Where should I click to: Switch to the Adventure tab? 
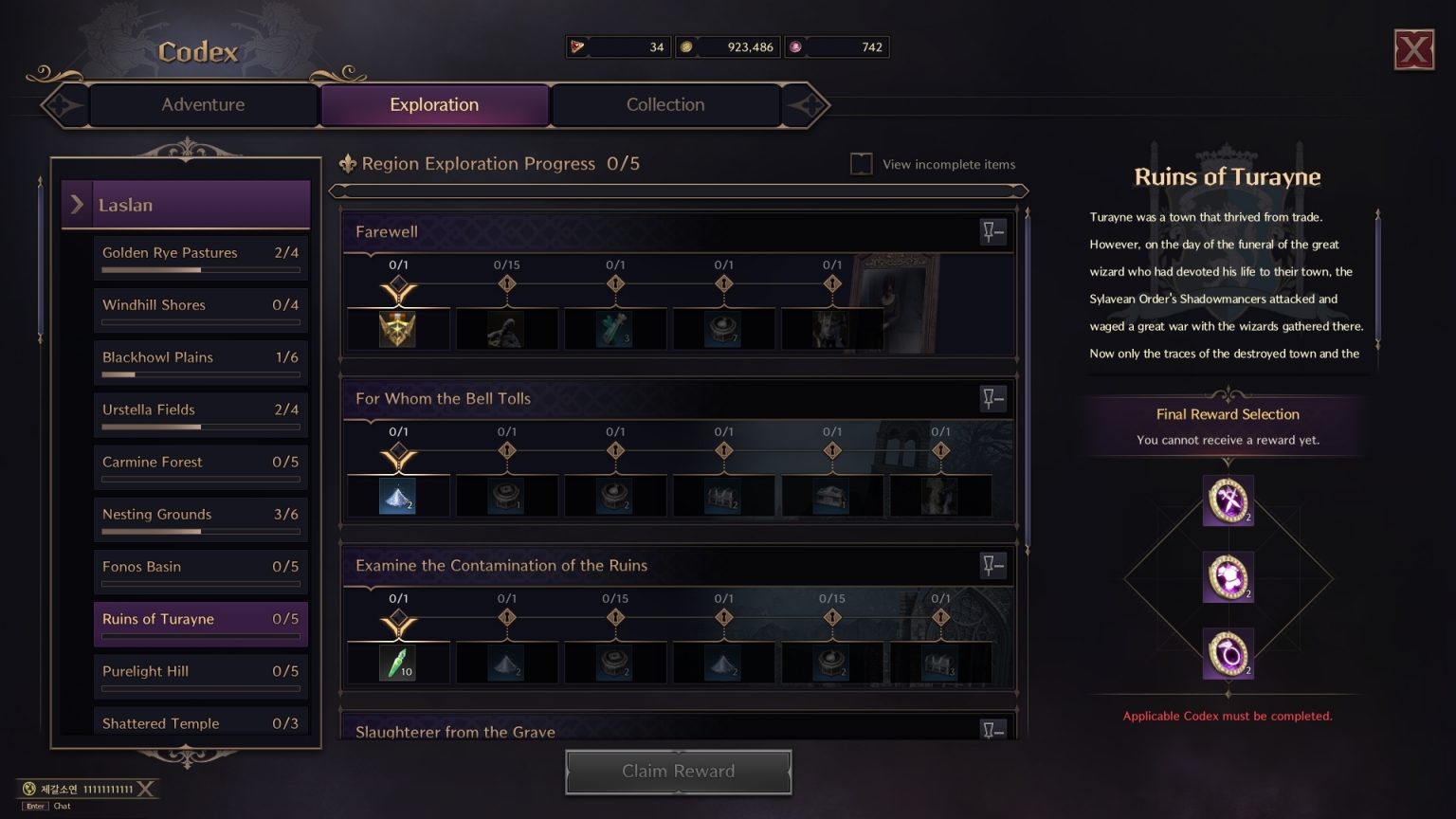click(203, 105)
